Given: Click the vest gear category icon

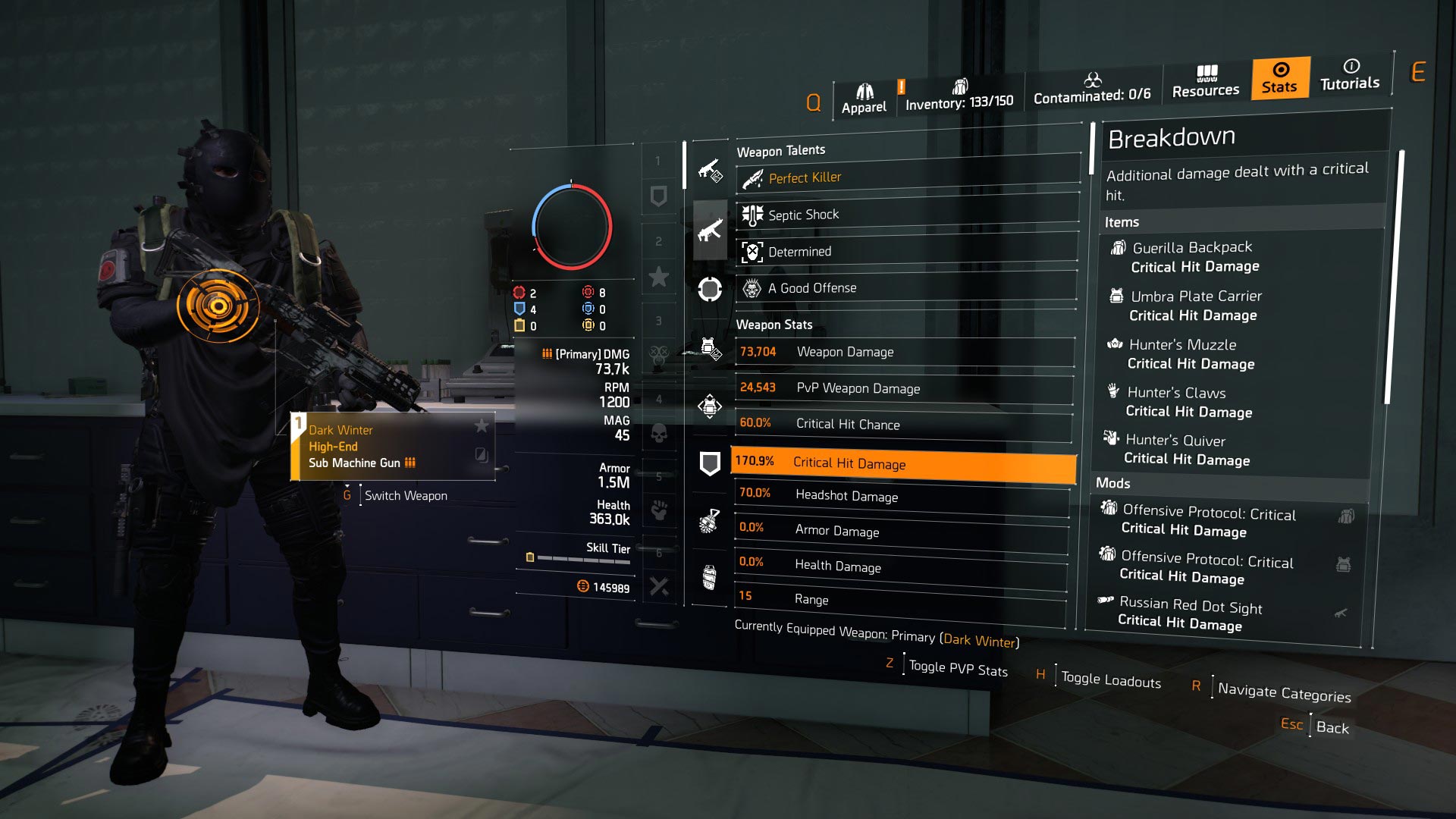Looking at the screenshot, I should [709, 406].
